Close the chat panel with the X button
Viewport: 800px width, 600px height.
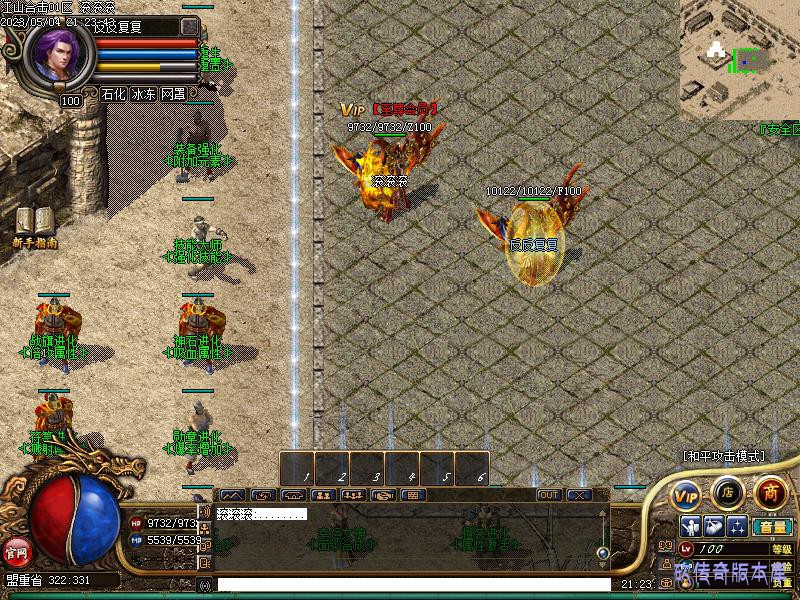click(578, 495)
